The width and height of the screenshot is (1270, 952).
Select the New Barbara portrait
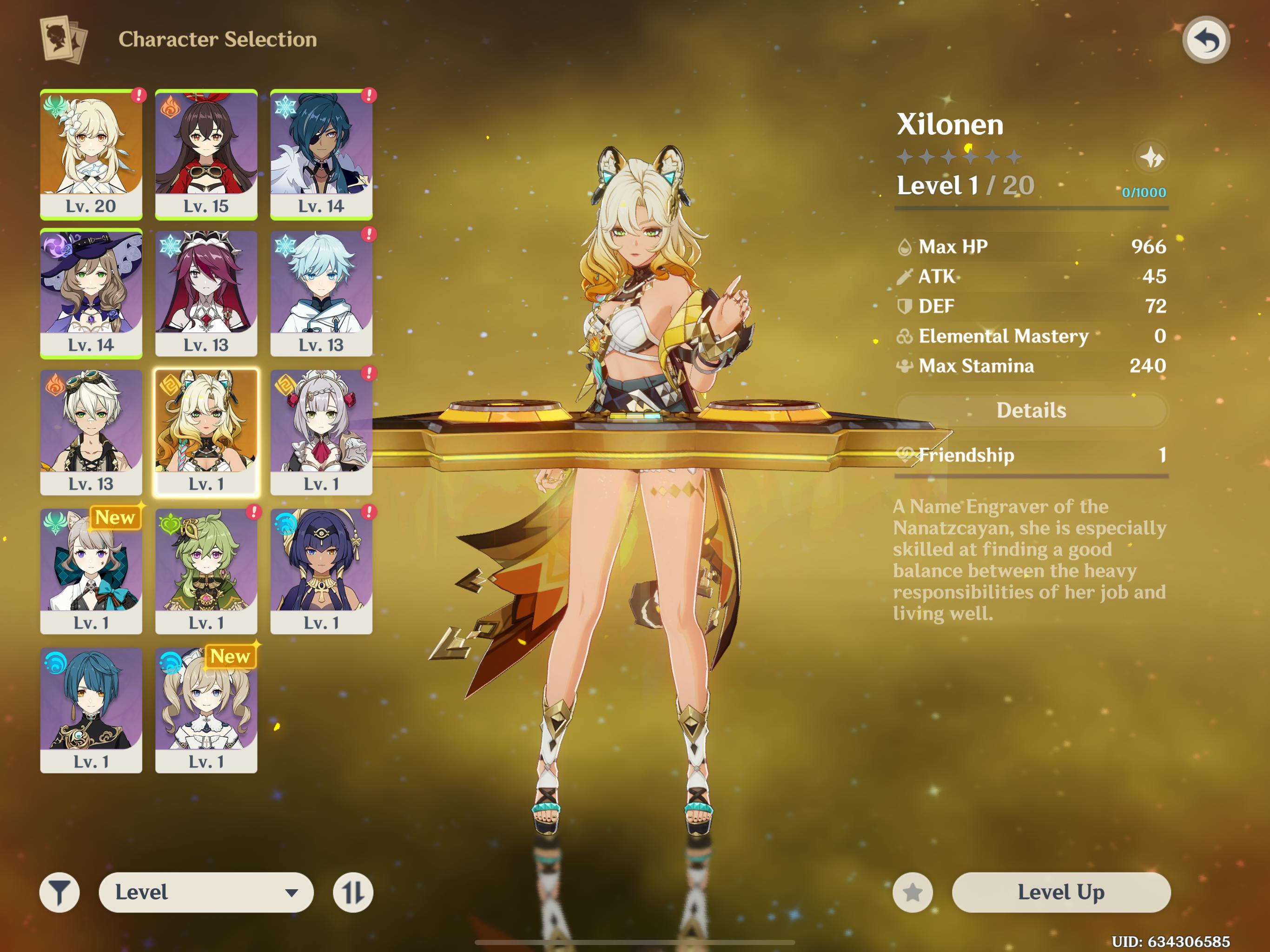(x=206, y=710)
